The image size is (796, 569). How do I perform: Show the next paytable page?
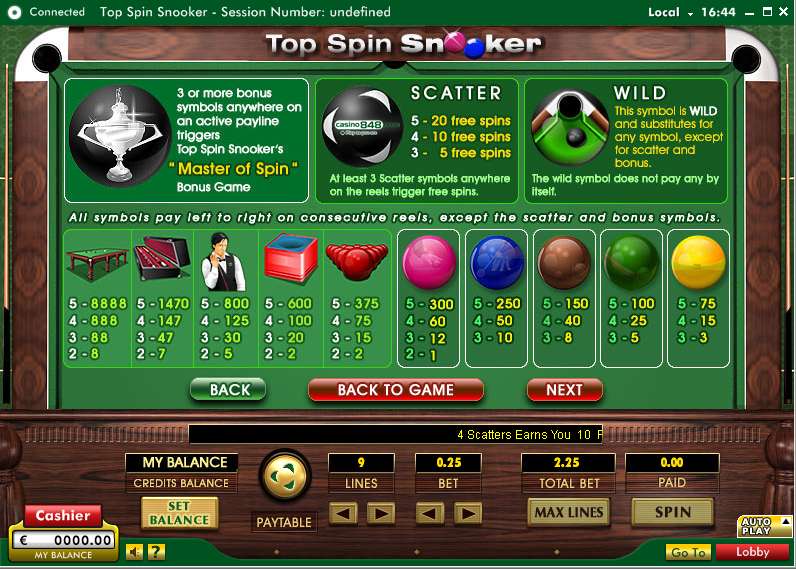(x=564, y=390)
